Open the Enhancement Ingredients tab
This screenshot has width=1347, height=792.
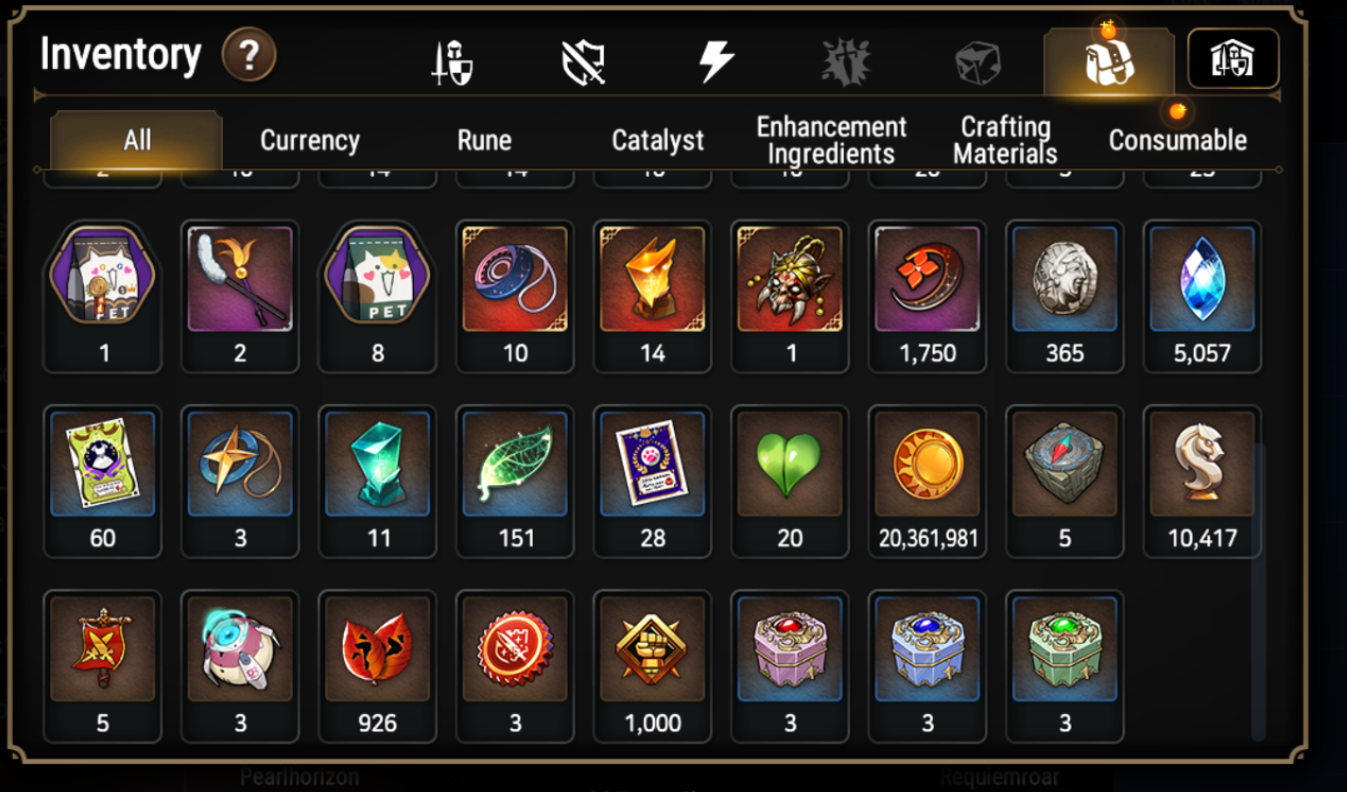[x=831, y=140]
